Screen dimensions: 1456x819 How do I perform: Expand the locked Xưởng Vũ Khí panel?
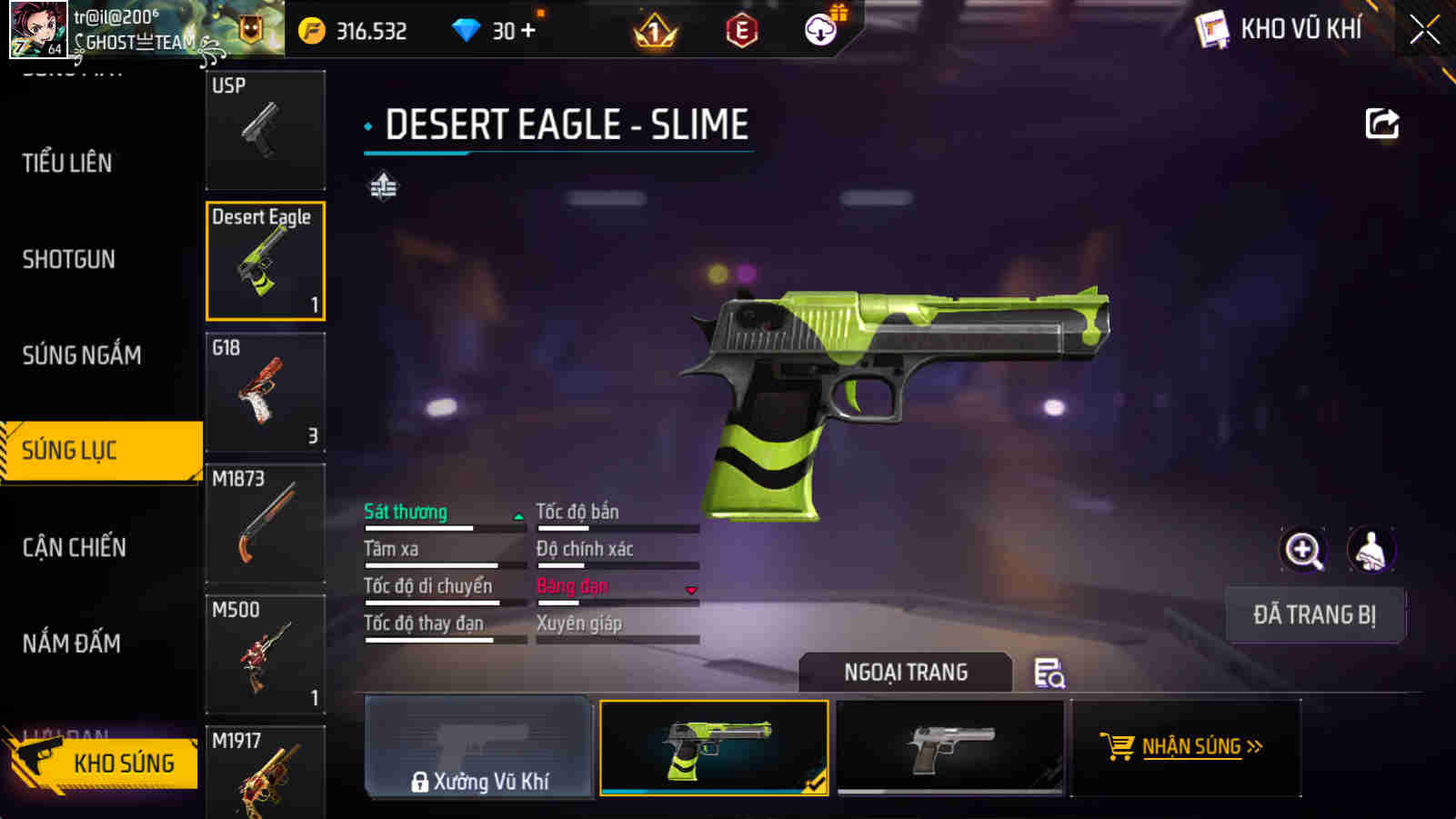pyautogui.click(x=479, y=748)
